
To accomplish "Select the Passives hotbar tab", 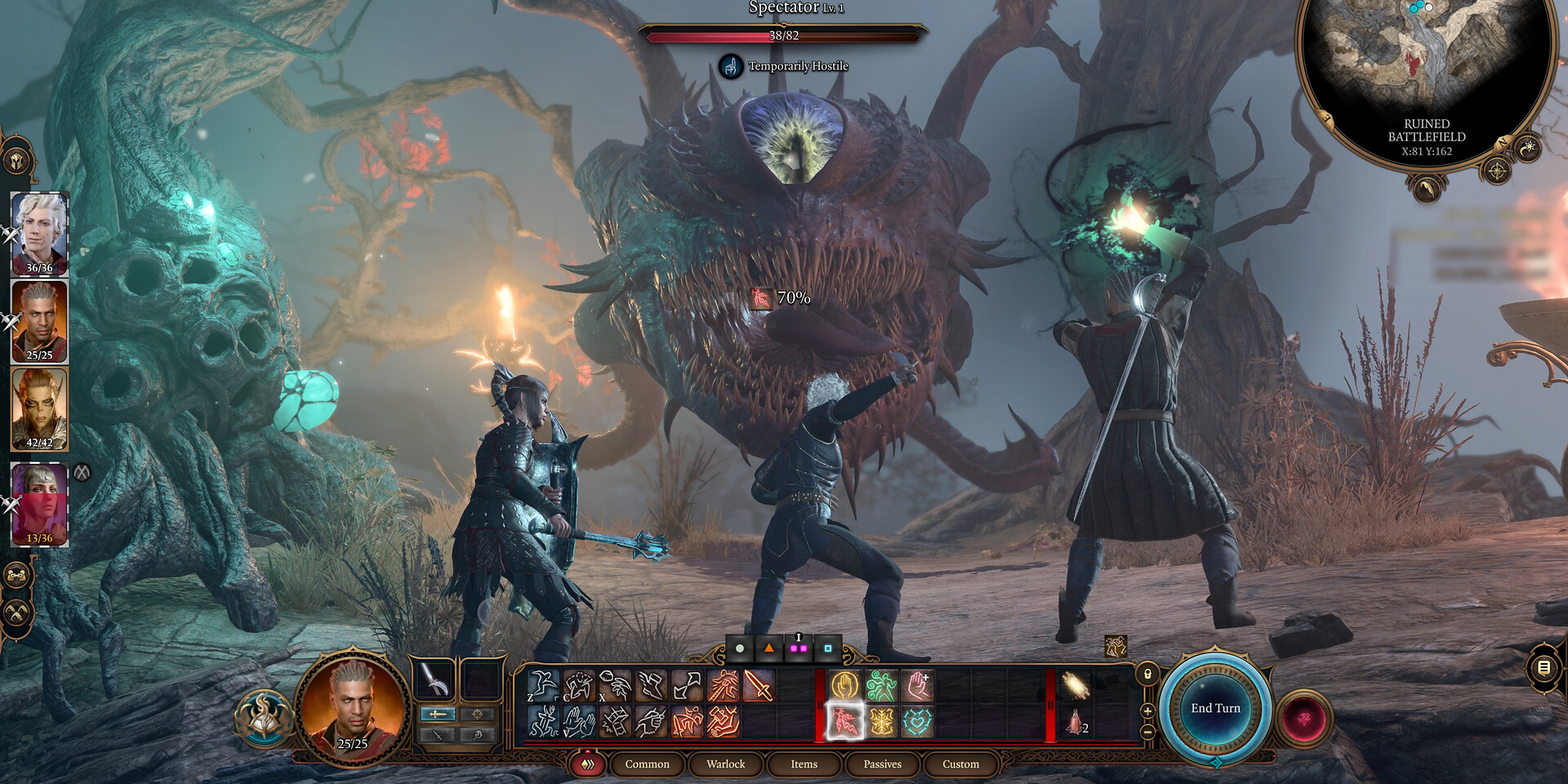I will pyautogui.click(x=882, y=764).
